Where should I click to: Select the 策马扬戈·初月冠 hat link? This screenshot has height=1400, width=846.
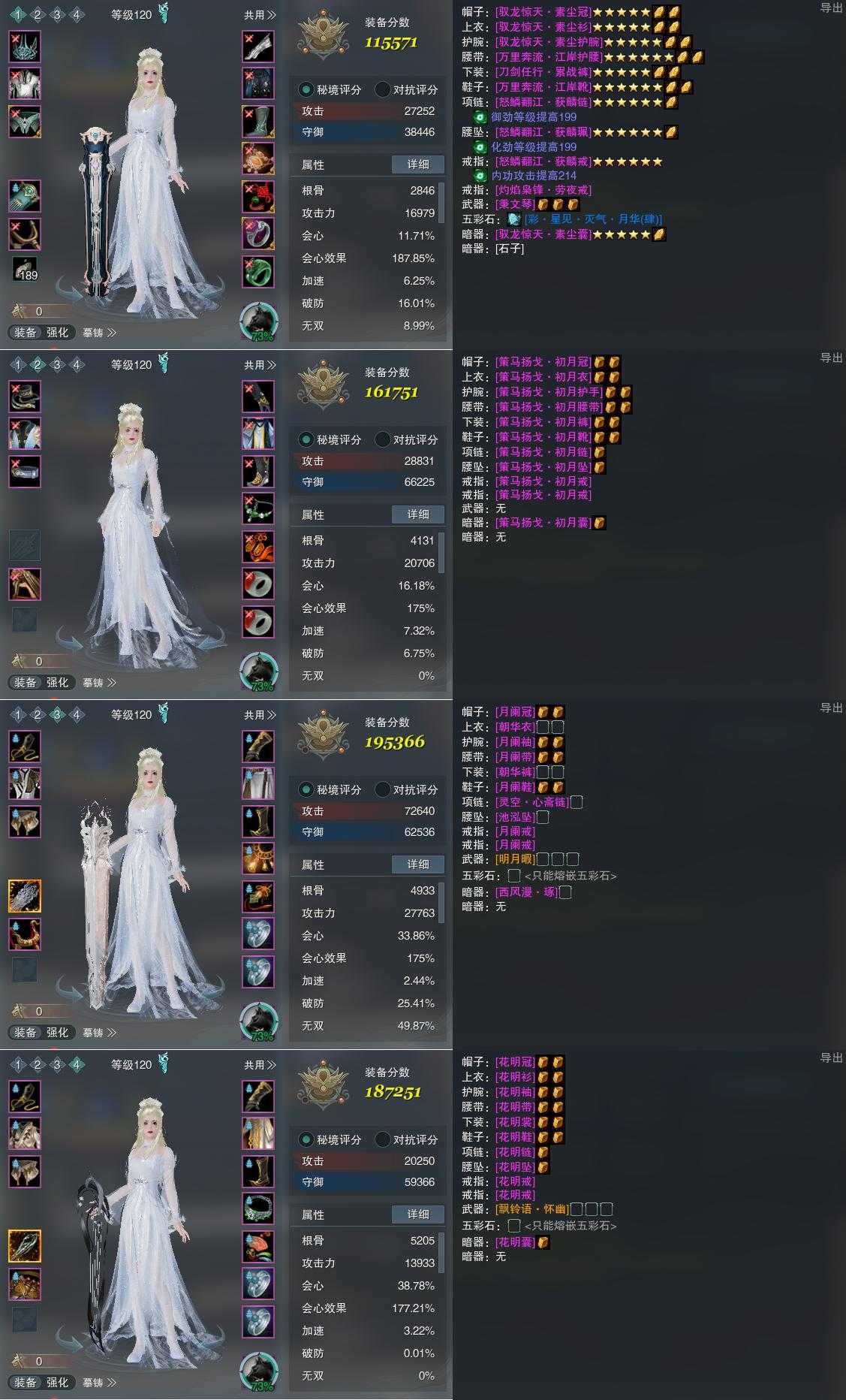point(543,362)
